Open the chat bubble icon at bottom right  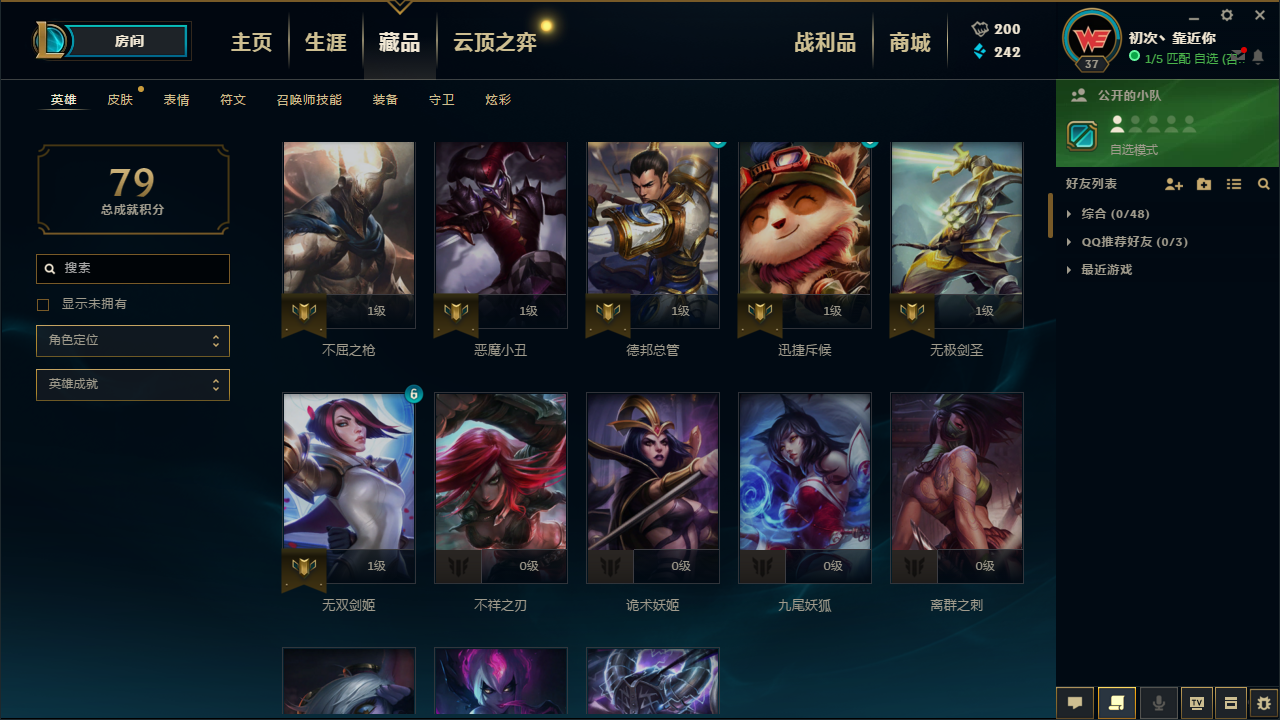1075,702
